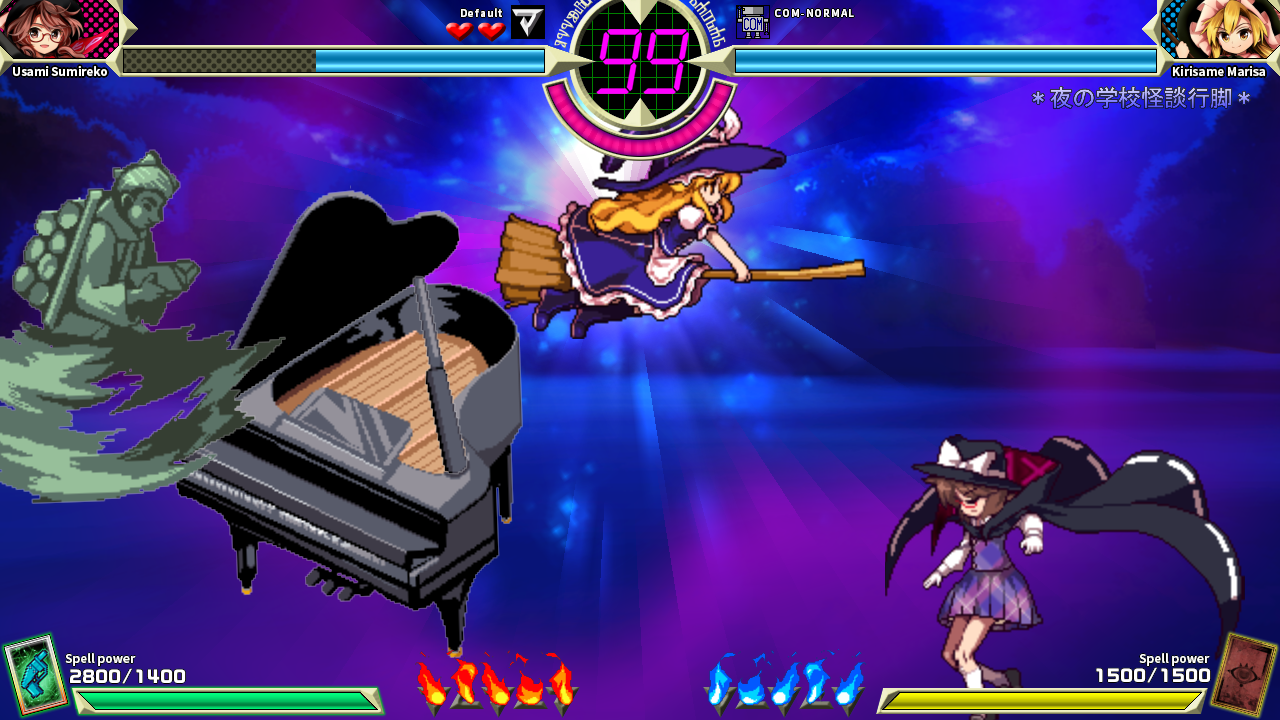This screenshot has height=720, width=1280.
Task: Click the COM computer player icon
Action: (752, 22)
